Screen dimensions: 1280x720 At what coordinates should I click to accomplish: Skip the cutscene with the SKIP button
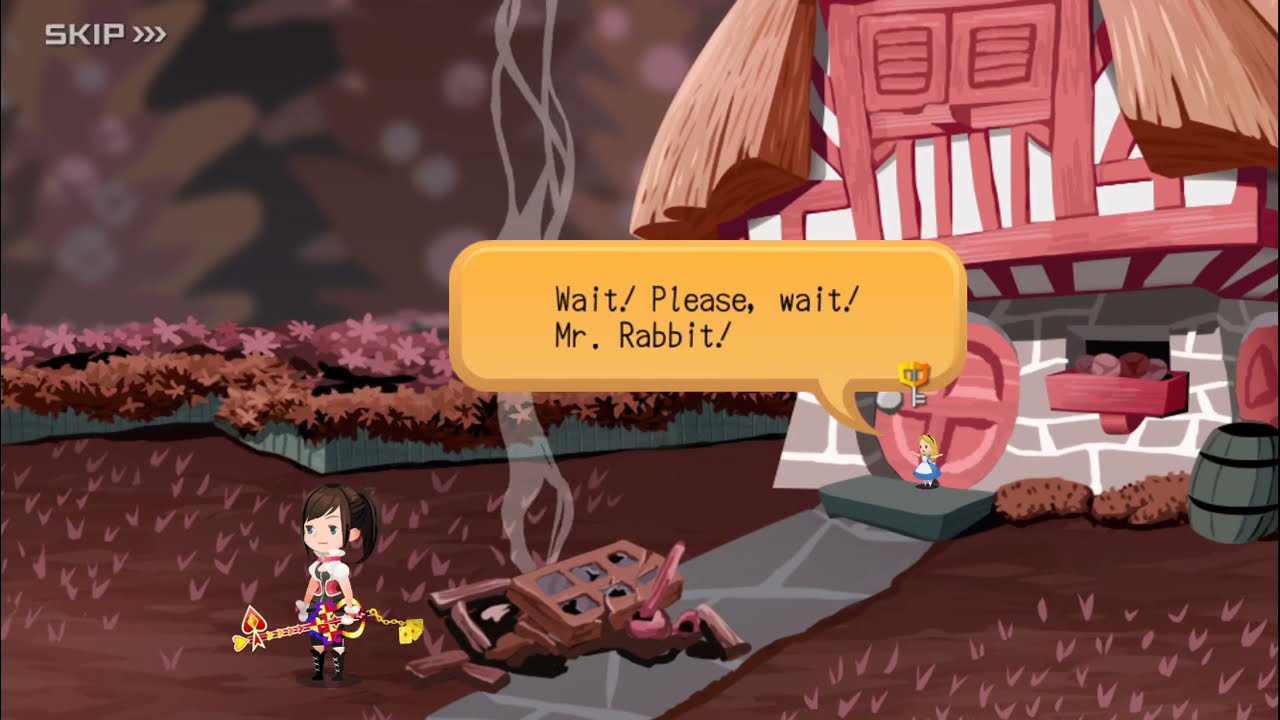tap(105, 36)
